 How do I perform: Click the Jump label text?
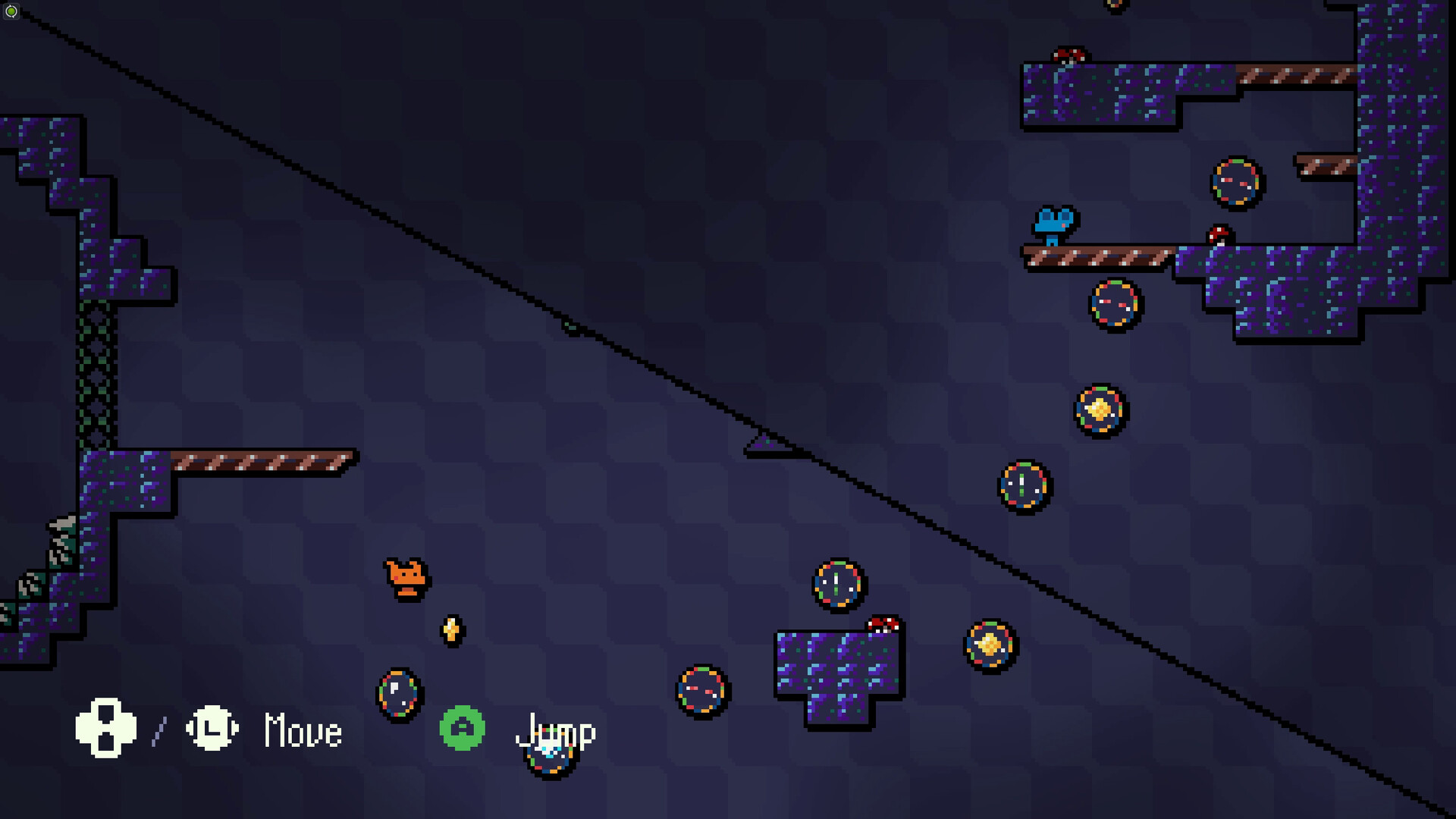coord(554,732)
